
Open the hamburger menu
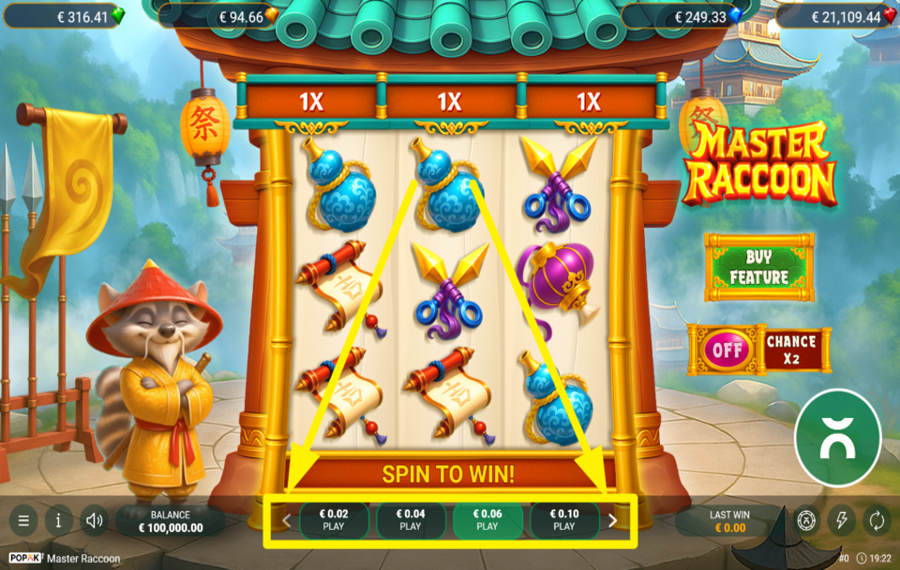point(23,520)
